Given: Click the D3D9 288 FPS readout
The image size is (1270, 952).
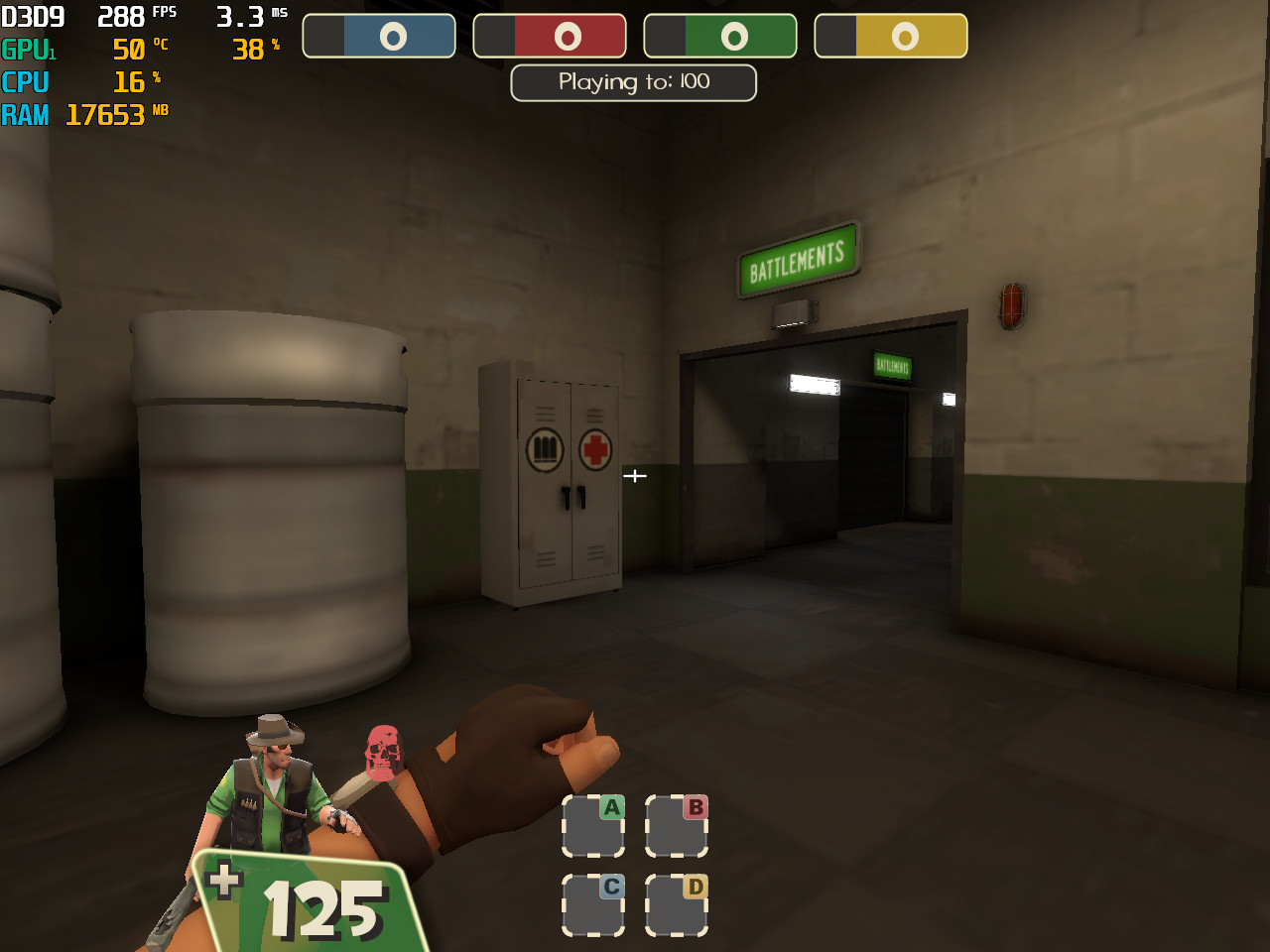Looking at the screenshot, I should tap(89, 16).
